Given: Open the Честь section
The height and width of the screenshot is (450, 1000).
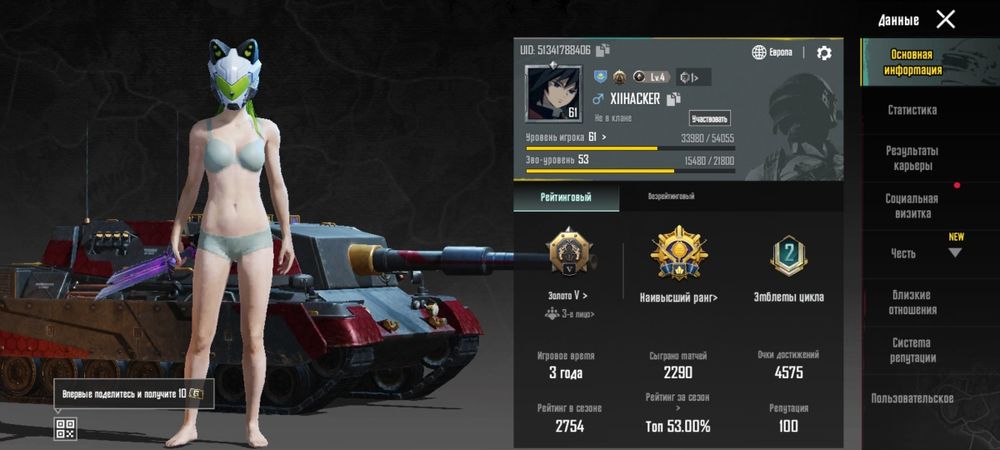Looking at the screenshot, I should point(904,254).
